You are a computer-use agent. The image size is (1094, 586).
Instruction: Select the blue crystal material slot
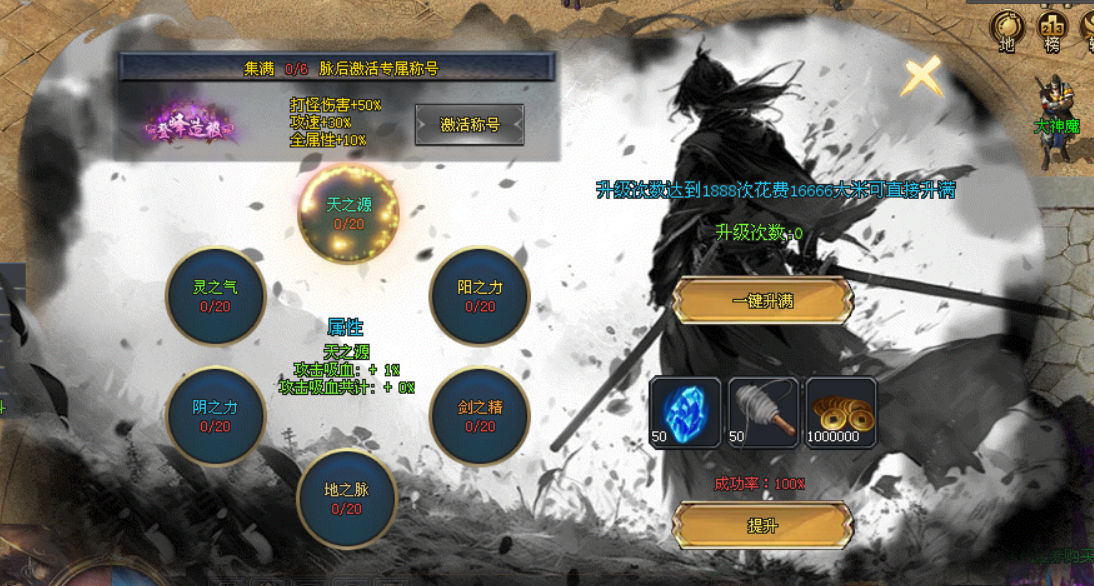[x=685, y=412]
